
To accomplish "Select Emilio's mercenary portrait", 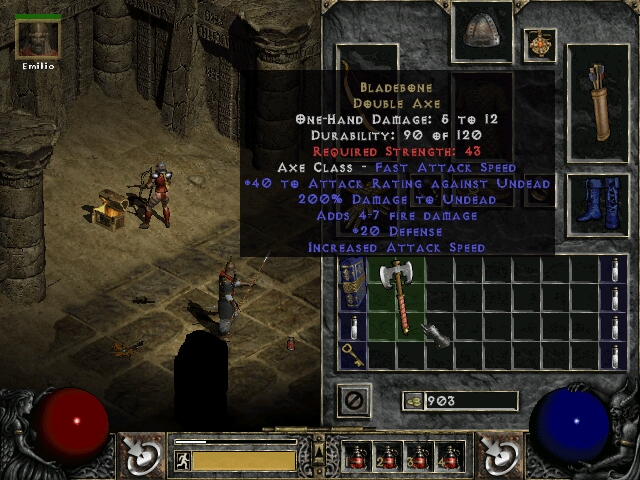I will (x=38, y=39).
